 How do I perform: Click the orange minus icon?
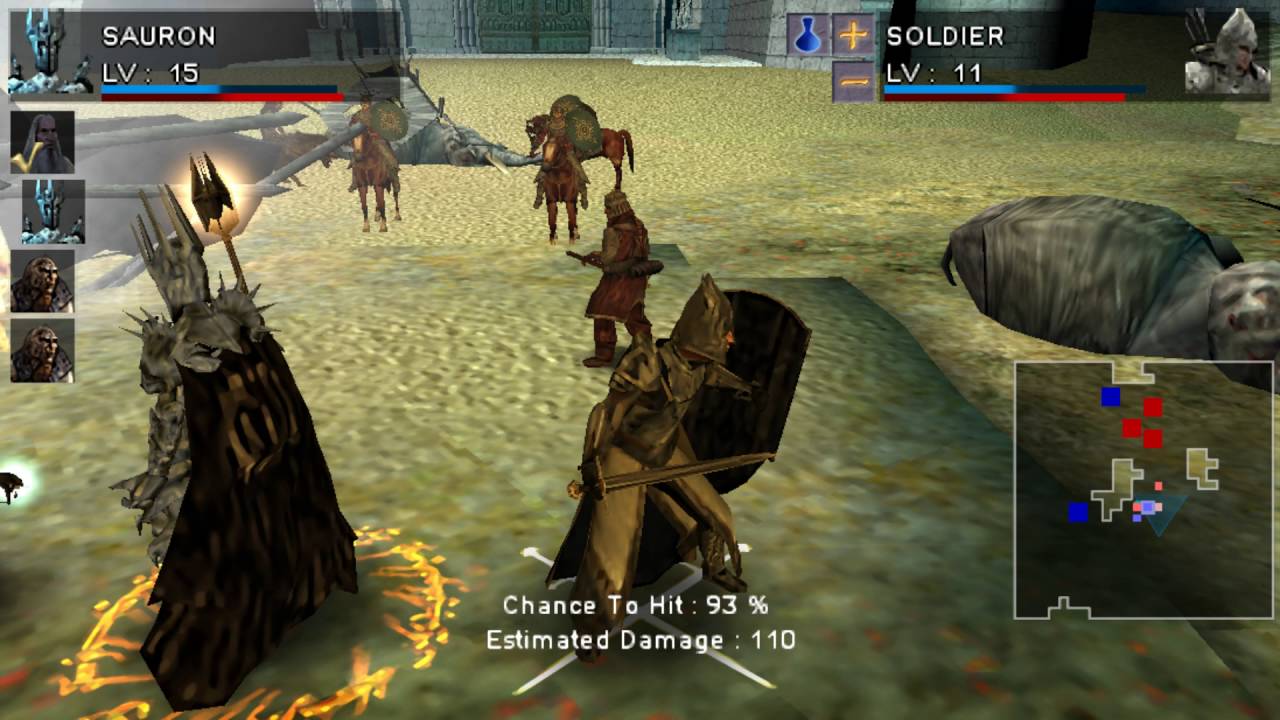(x=853, y=82)
